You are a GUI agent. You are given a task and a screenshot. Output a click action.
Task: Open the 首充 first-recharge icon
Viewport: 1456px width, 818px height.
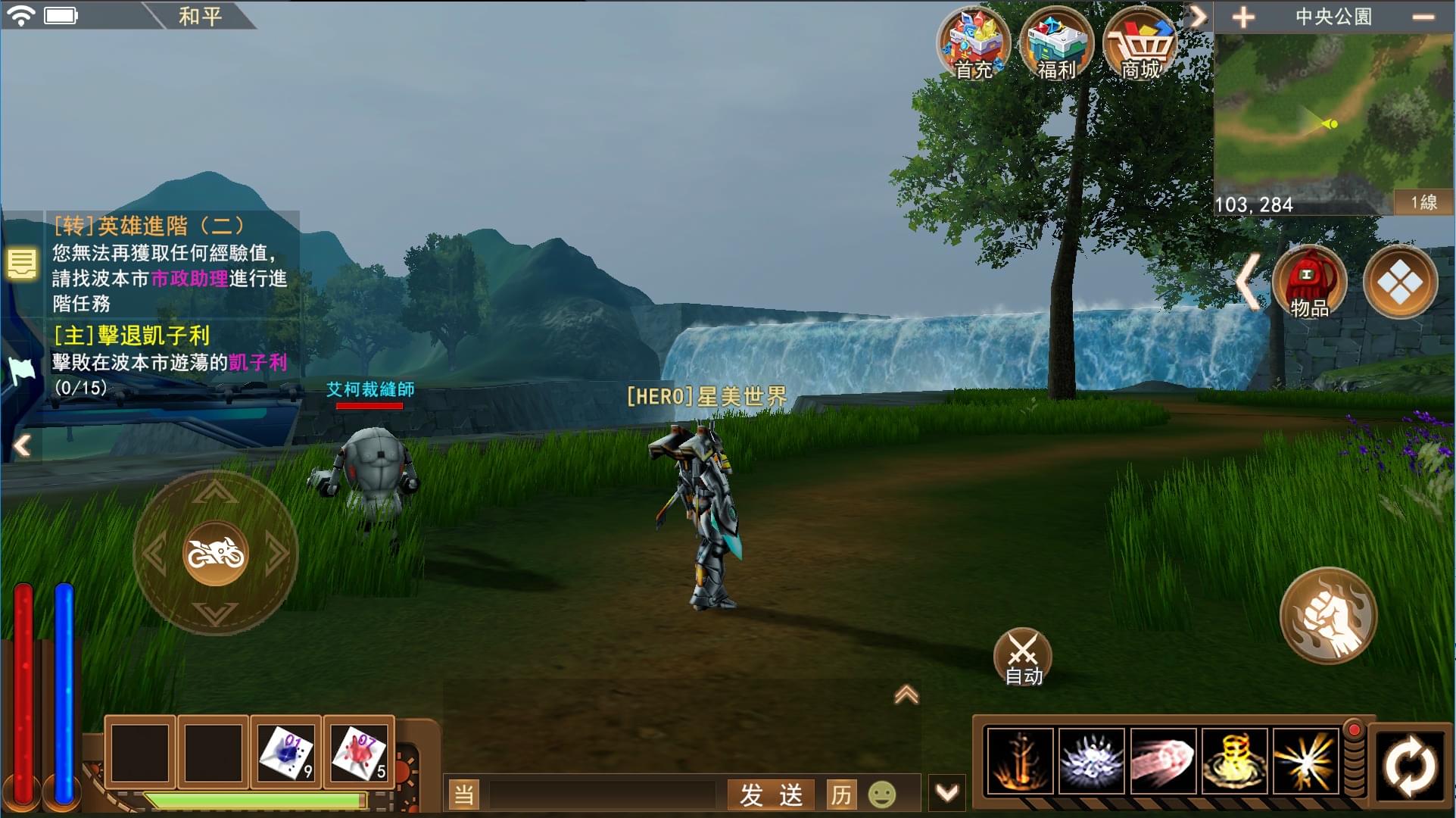973,44
